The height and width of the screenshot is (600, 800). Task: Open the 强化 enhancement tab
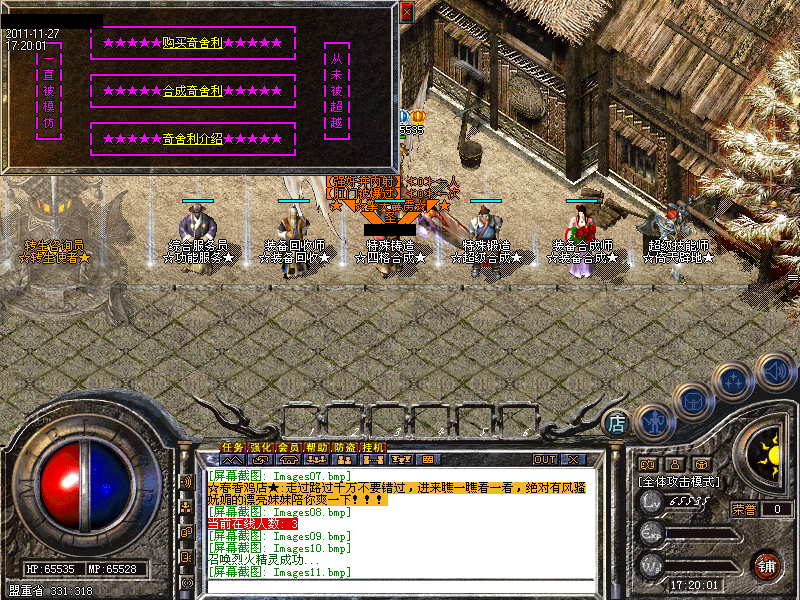[x=260, y=446]
